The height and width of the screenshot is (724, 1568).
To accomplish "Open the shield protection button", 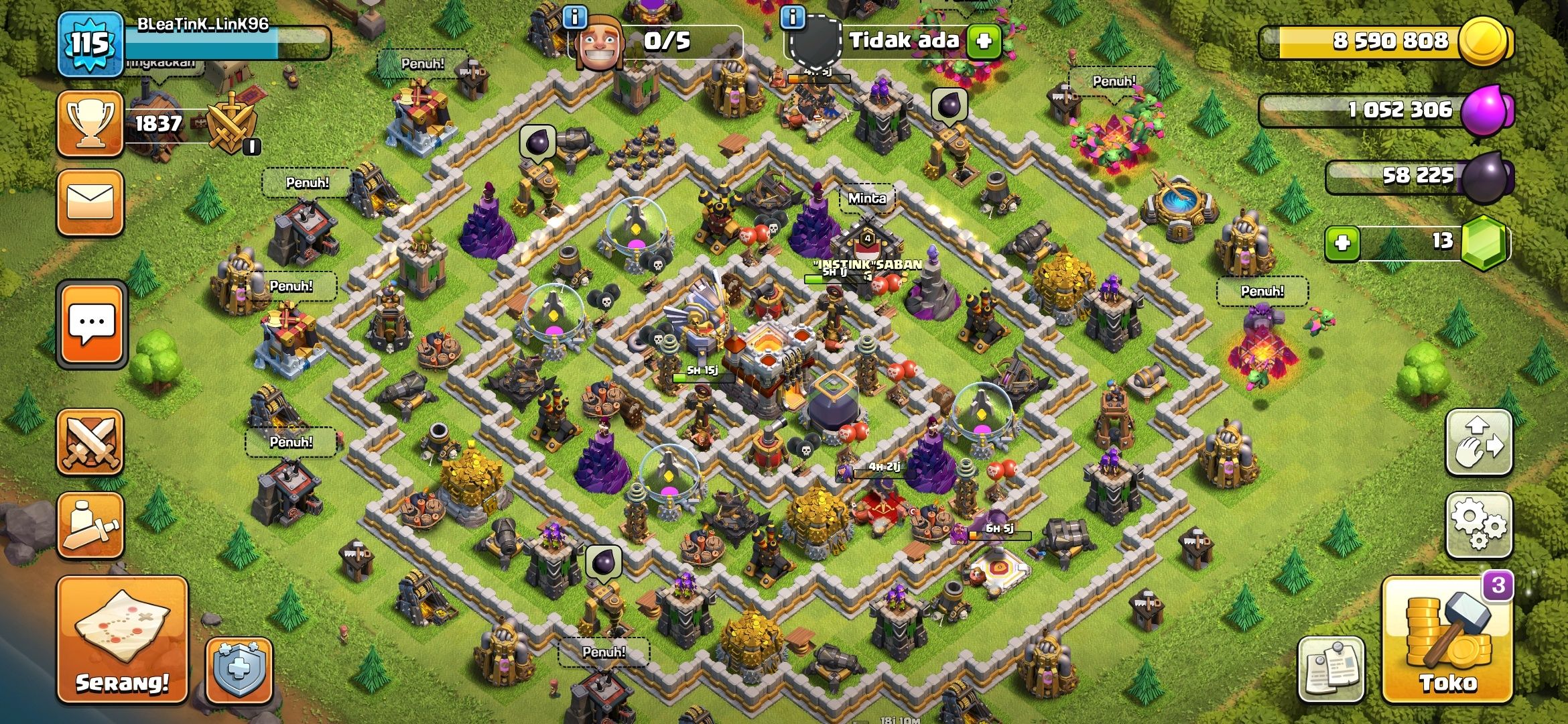I will click(239, 670).
